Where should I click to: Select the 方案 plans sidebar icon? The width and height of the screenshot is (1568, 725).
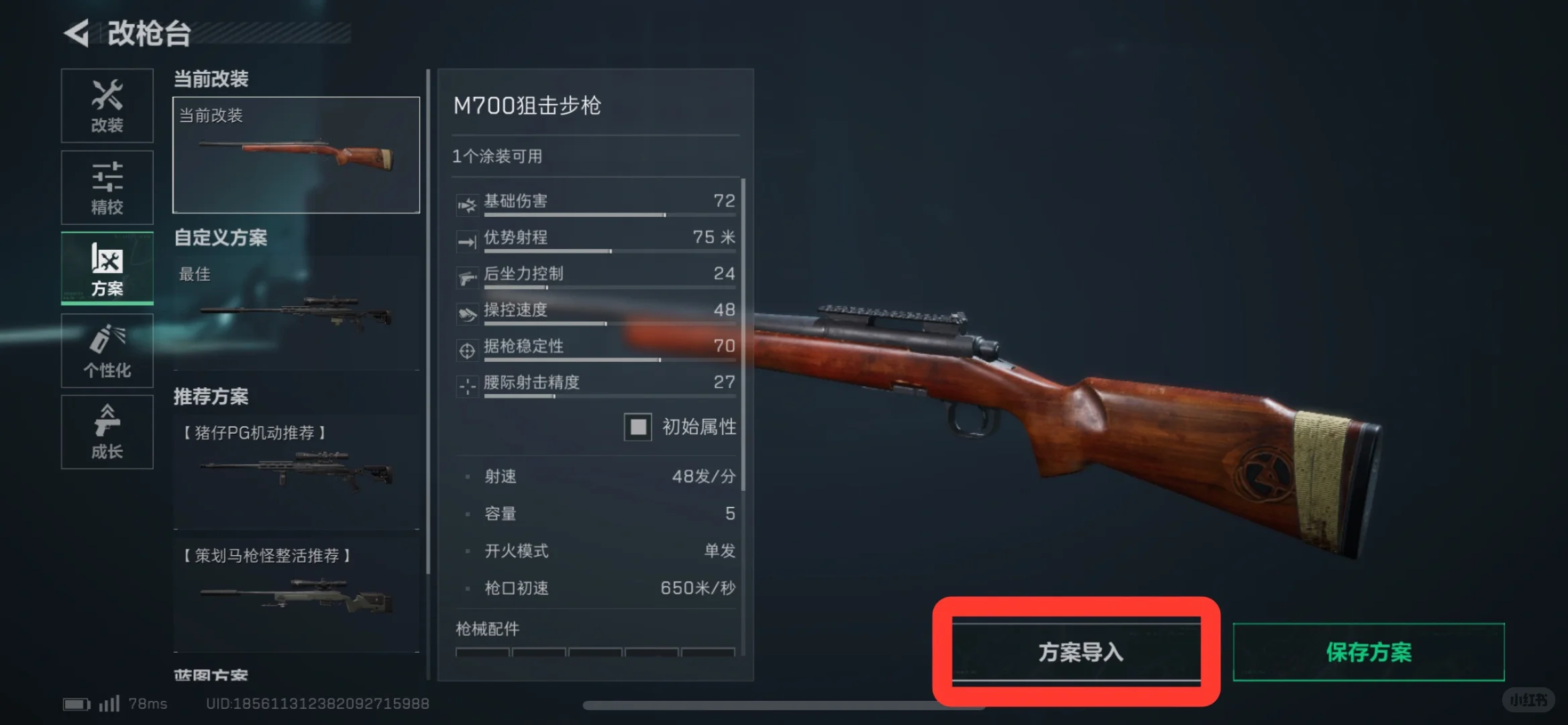[107, 269]
